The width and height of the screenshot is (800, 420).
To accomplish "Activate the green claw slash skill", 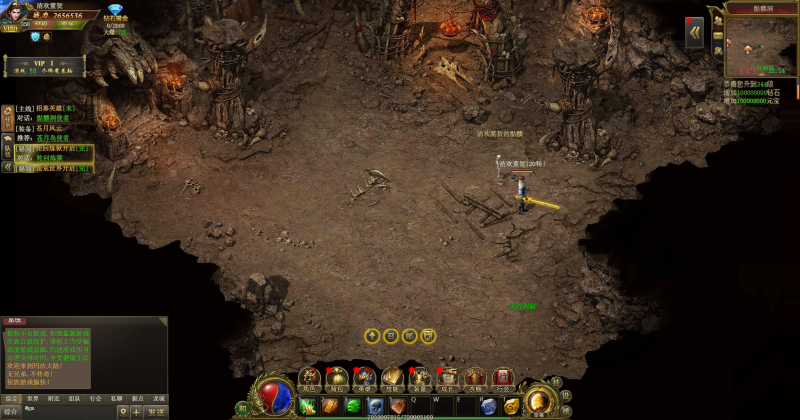I will coord(307,405).
